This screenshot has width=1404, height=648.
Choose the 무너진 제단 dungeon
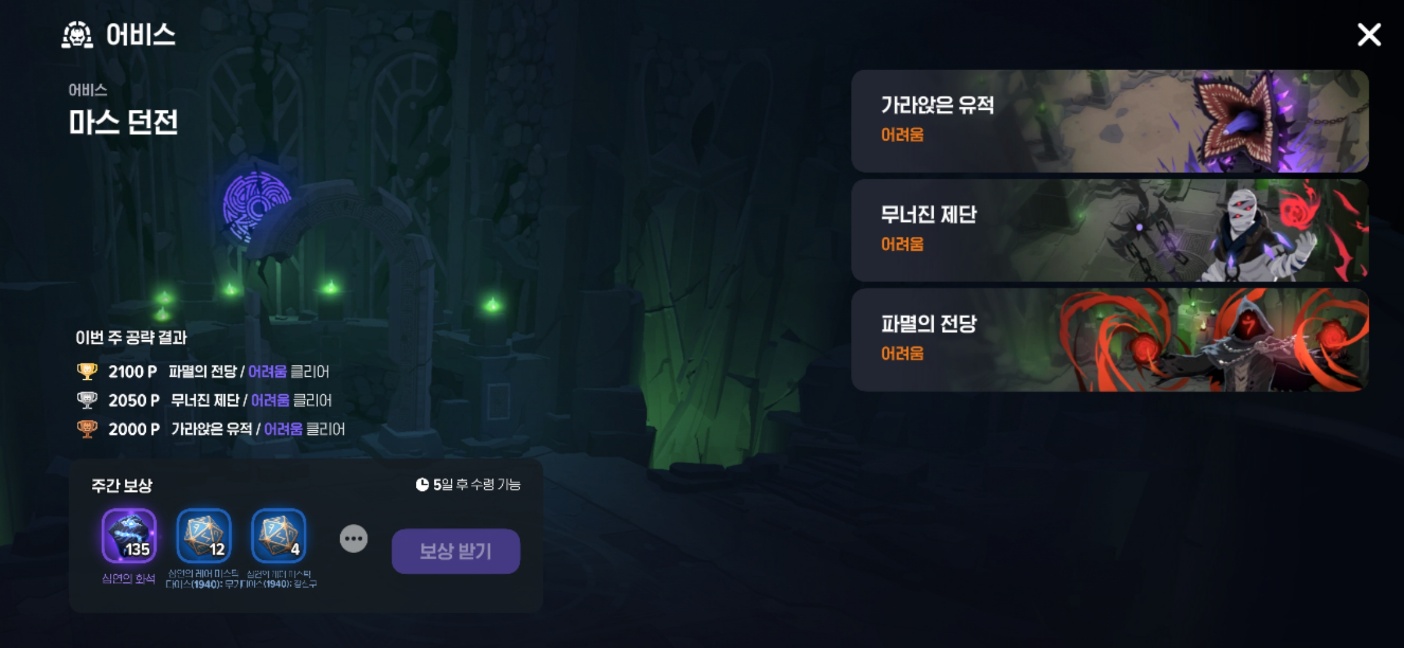tap(1109, 230)
